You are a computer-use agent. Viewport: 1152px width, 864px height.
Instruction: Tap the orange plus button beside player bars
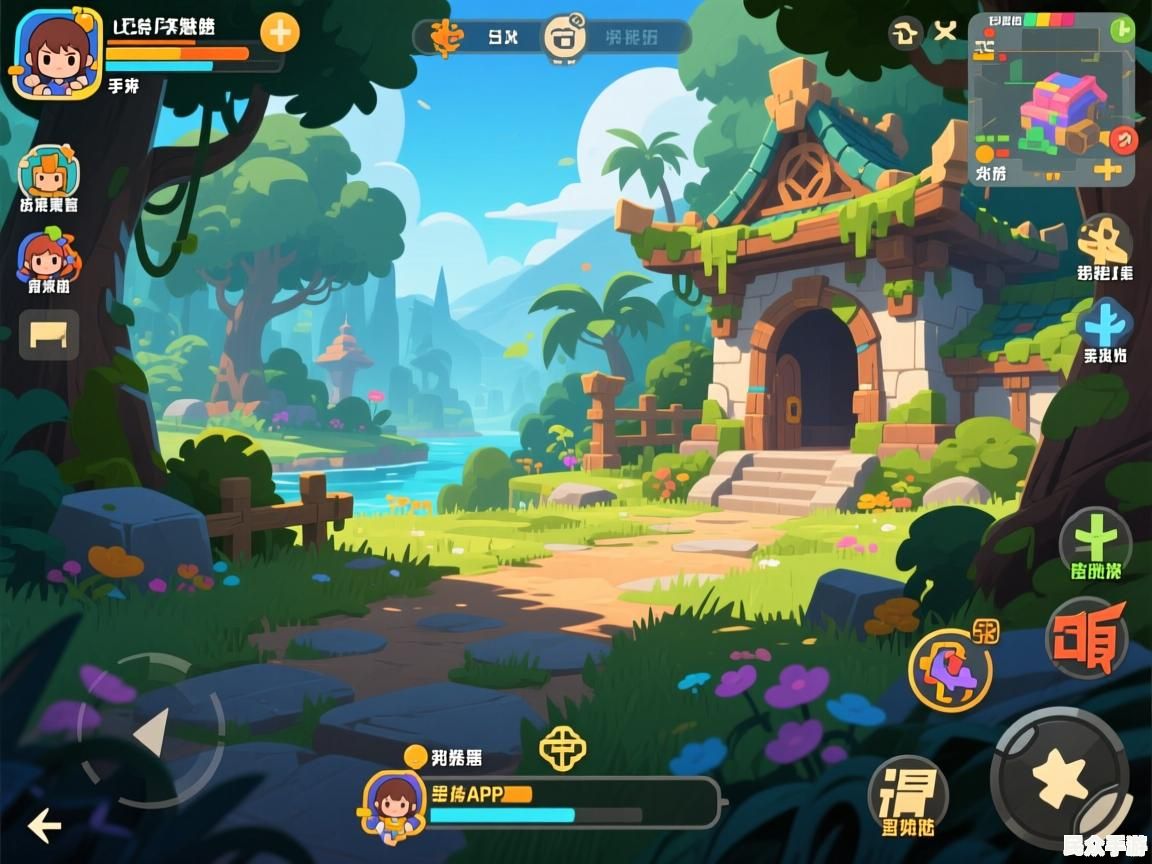click(x=280, y=33)
